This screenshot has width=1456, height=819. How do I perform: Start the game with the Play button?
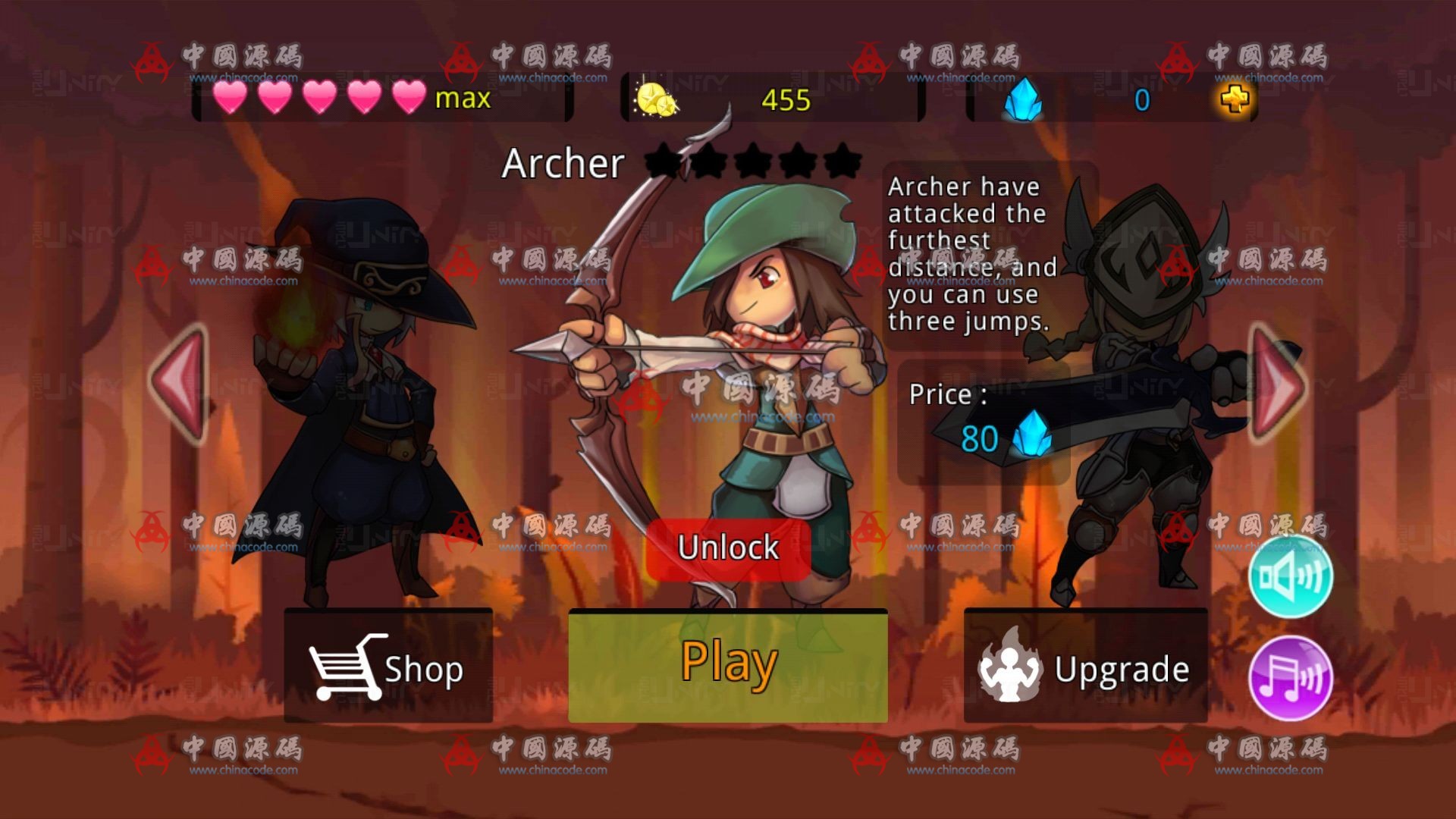coord(728,665)
